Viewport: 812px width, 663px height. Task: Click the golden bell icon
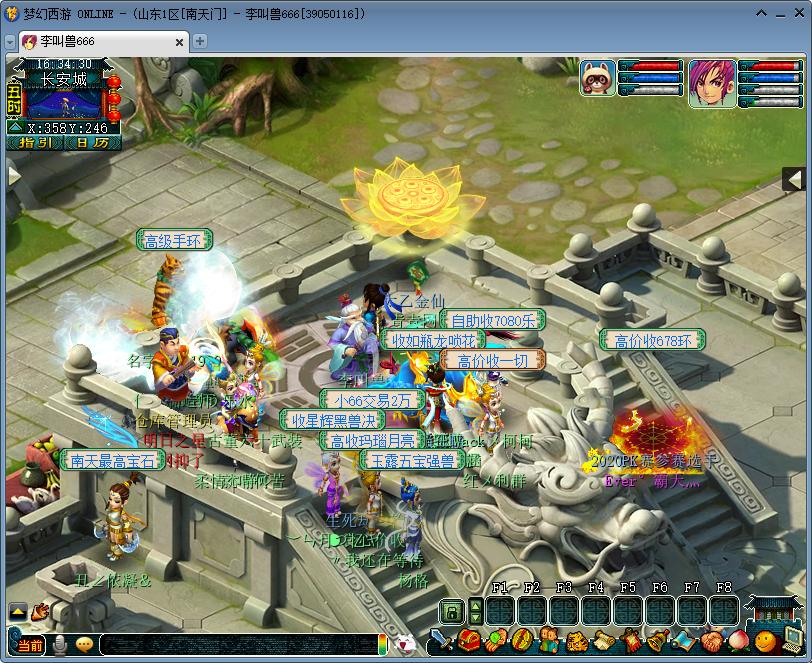[656, 641]
